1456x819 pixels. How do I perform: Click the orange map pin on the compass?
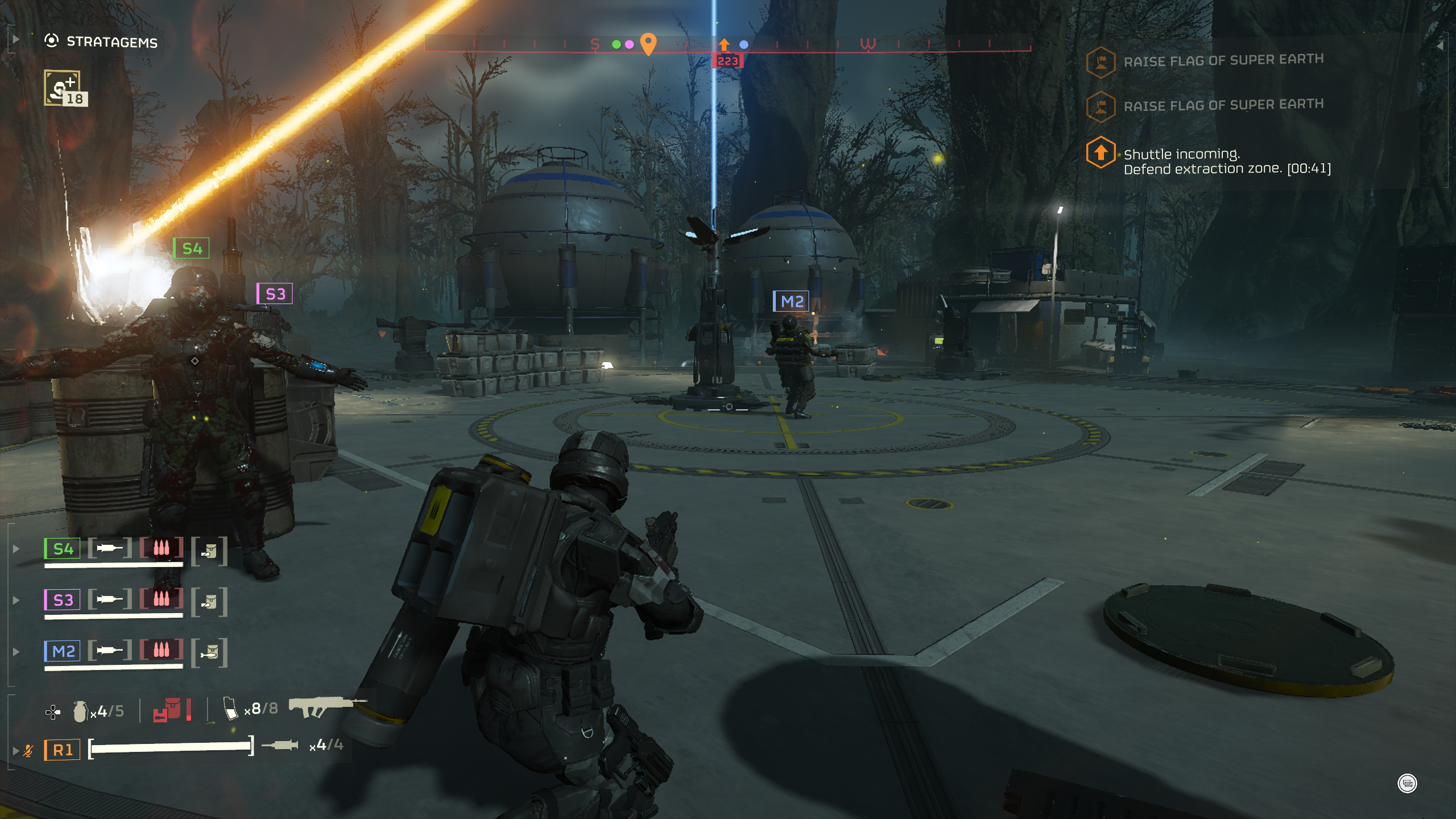648,43
